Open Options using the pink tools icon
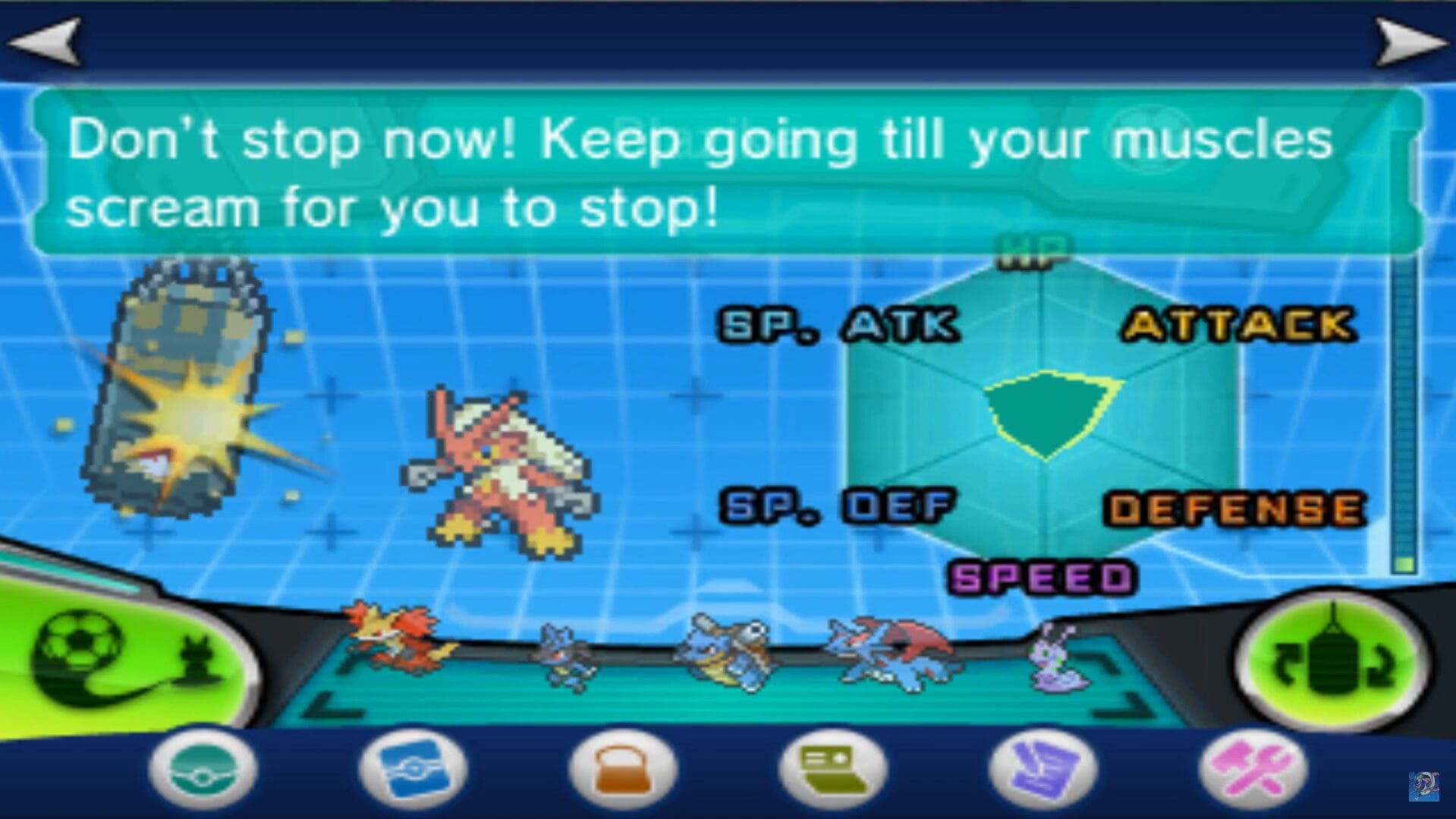Screen dimensions: 1456x819 1253,769
